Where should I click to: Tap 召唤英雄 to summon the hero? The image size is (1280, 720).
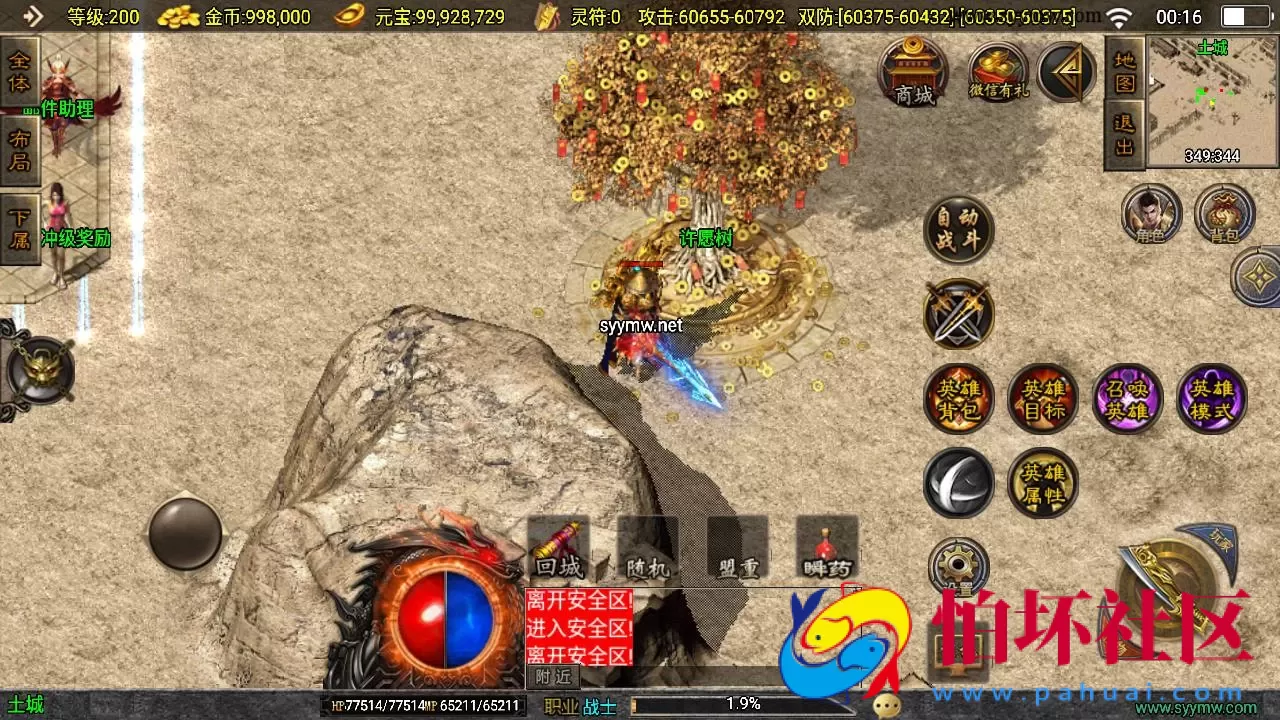click(x=1127, y=397)
